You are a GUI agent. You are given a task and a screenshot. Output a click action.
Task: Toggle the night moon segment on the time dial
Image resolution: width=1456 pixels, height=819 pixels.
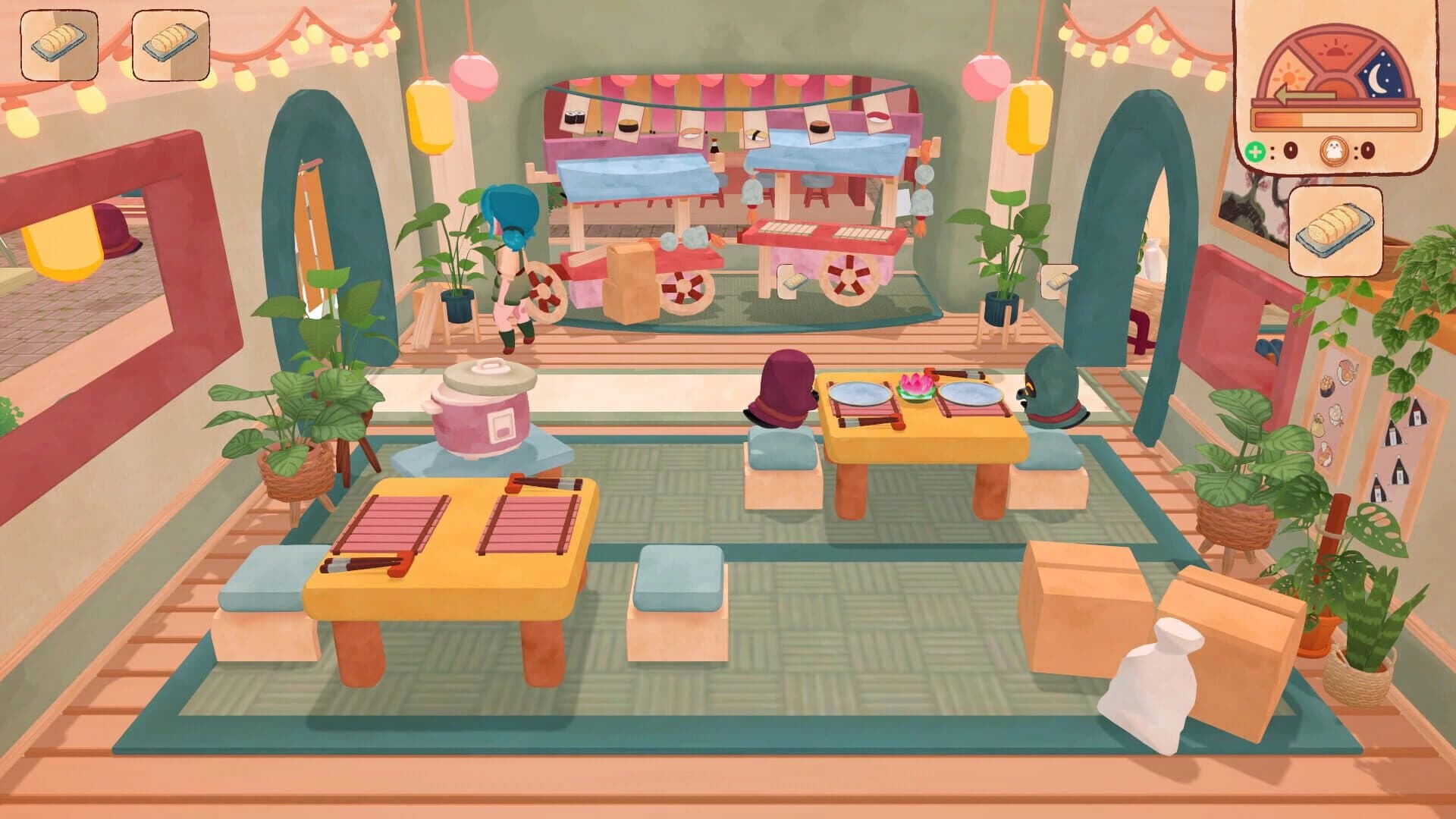click(x=1379, y=77)
